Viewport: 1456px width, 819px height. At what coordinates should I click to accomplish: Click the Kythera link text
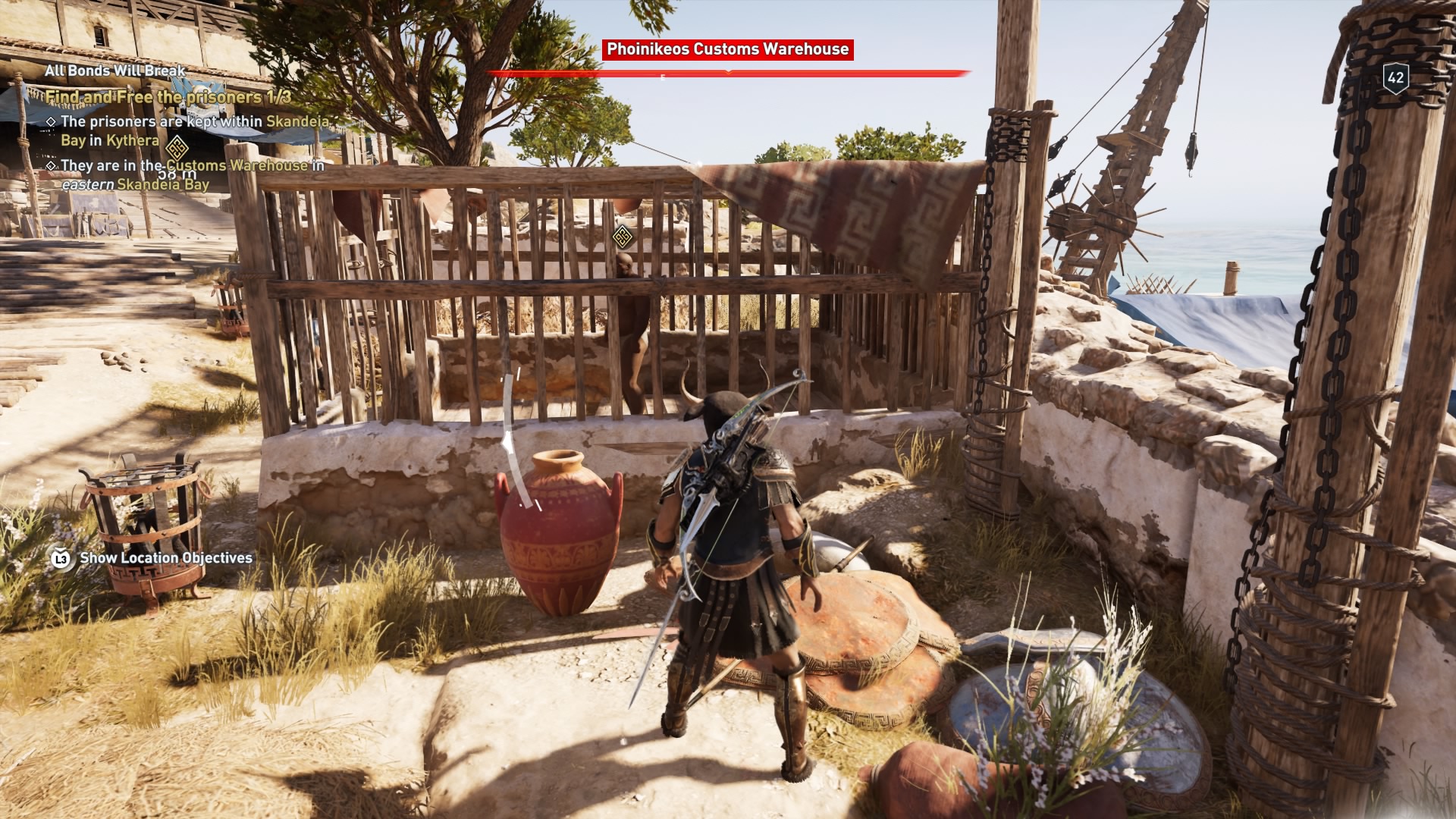tap(132, 140)
